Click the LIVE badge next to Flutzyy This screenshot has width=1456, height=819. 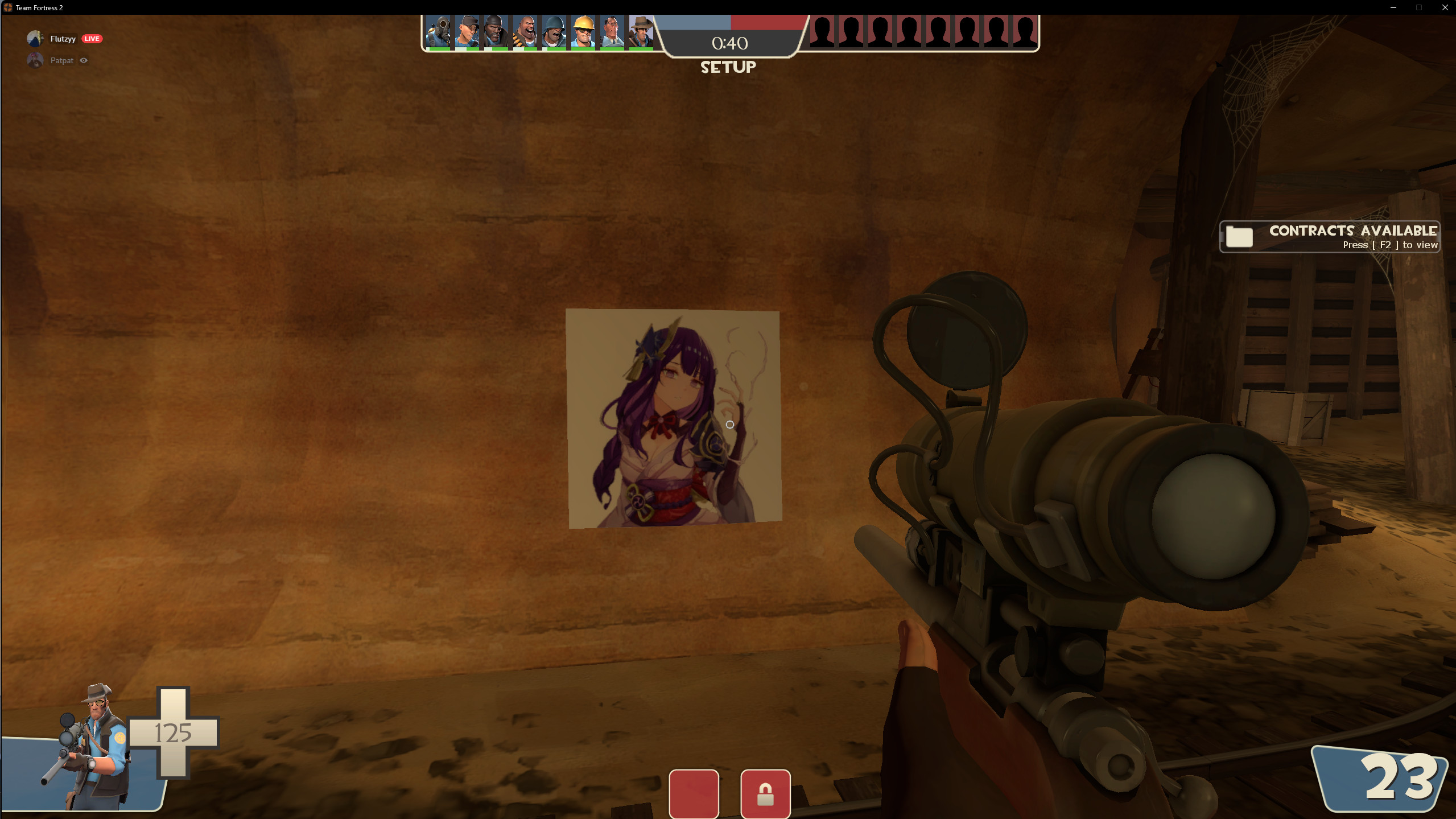[92, 39]
